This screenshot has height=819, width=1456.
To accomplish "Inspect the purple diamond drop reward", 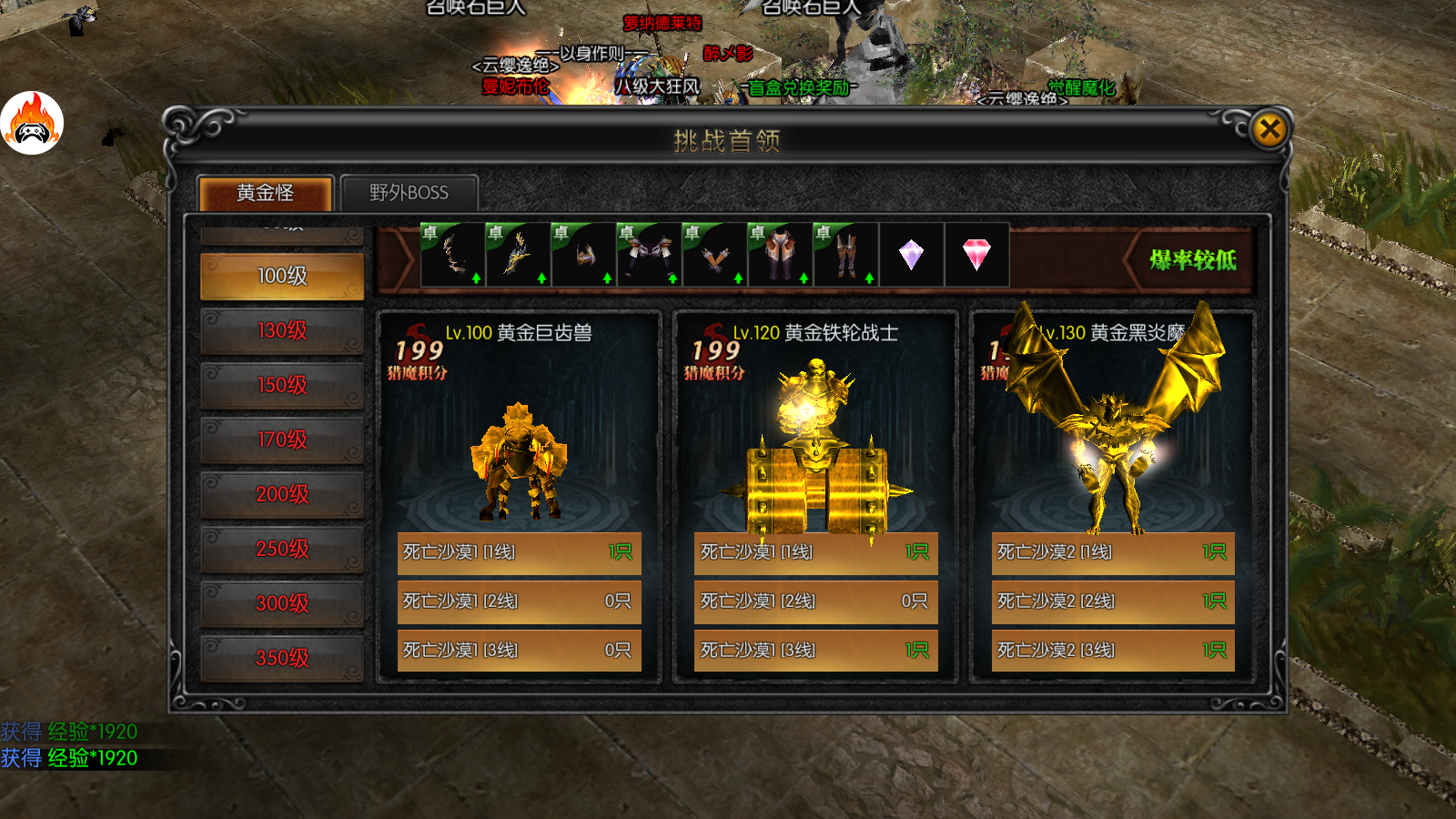I will coord(911,255).
